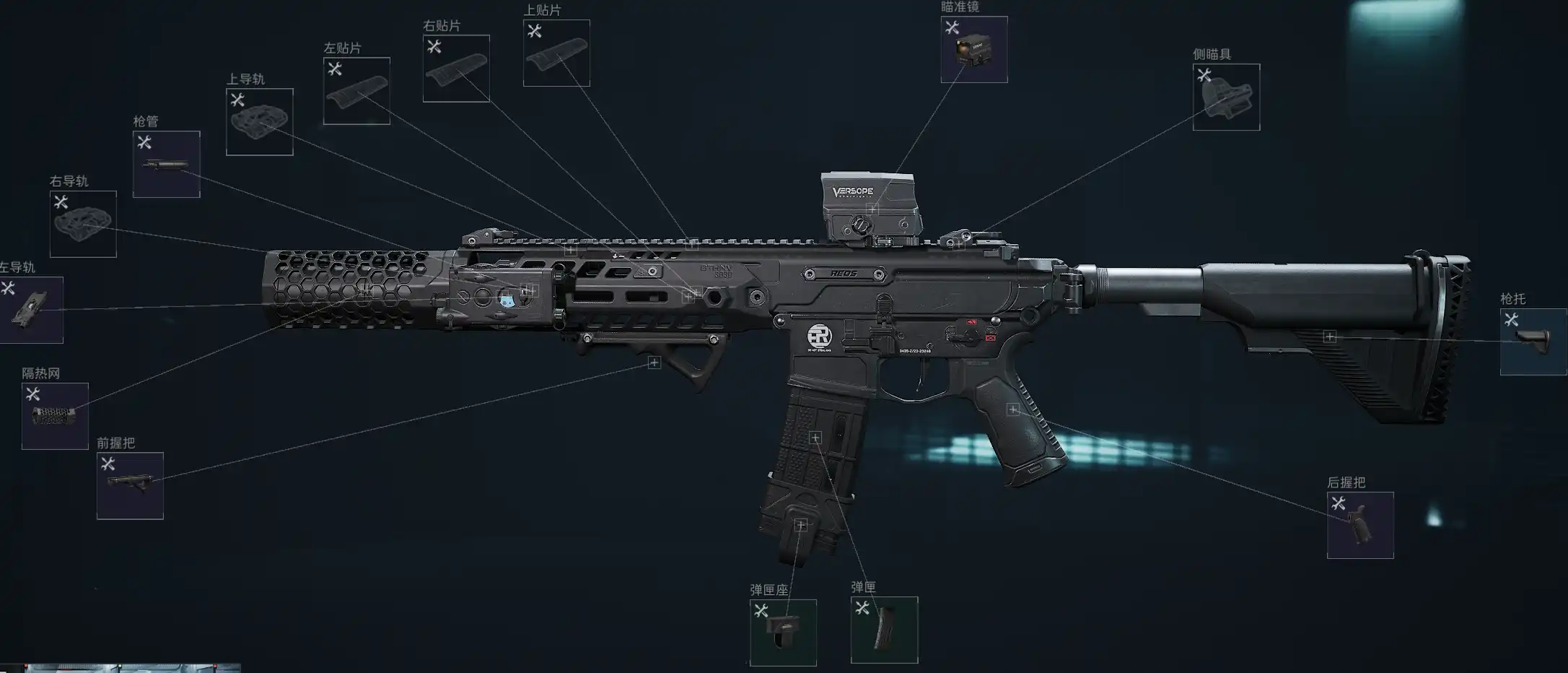
Task: Select the 上导轨 top rail slot
Action: pyautogui.click(x=260, y=122)
